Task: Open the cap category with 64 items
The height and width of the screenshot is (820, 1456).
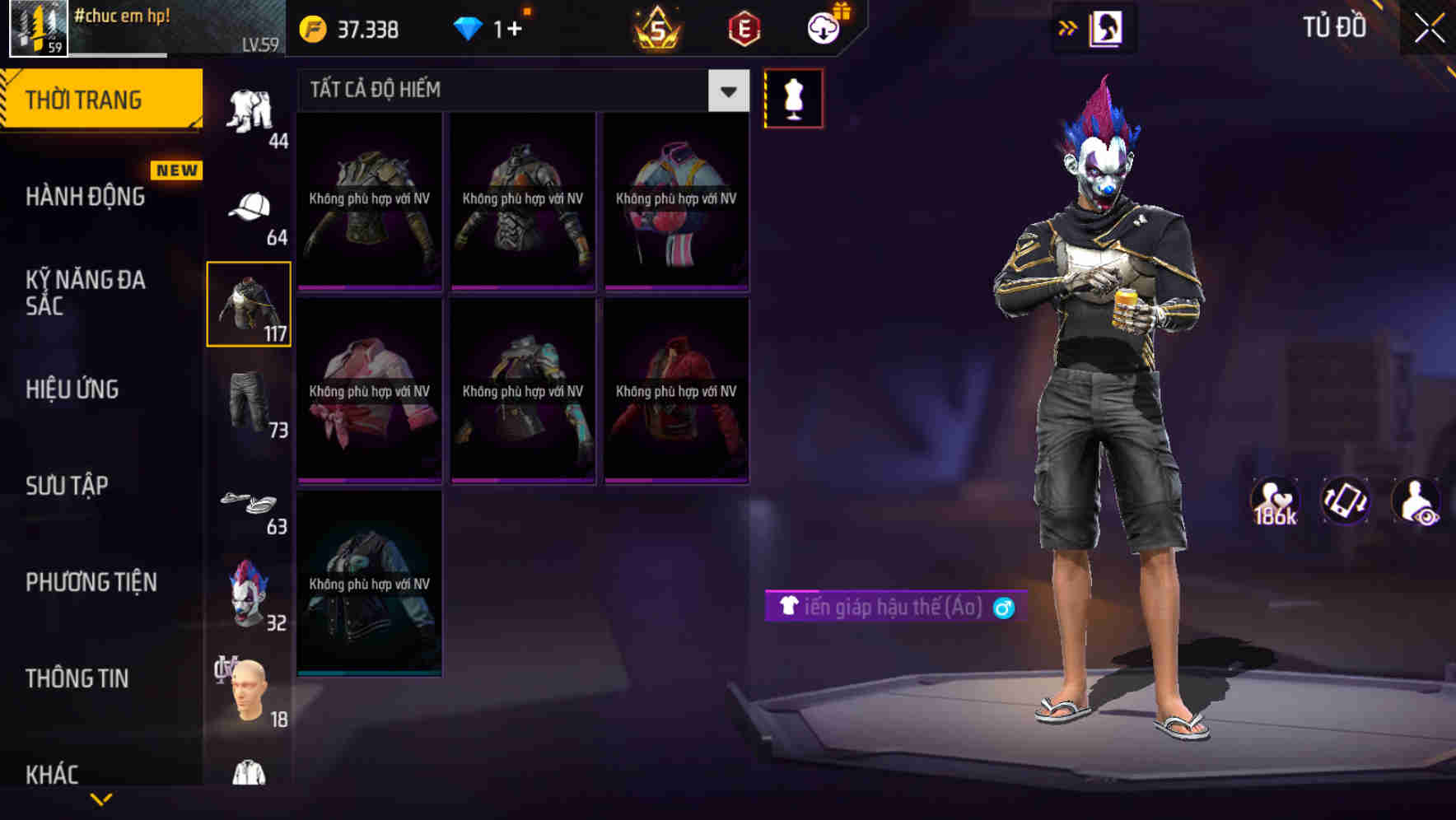Action: (251, 207)
